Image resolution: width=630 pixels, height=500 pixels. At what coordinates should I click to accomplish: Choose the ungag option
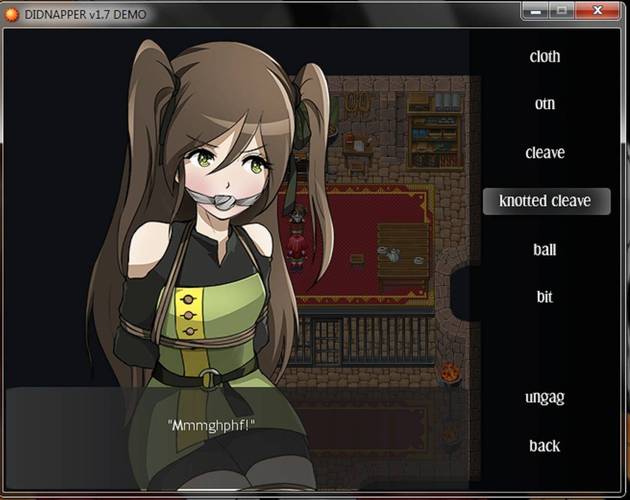coord(545,397)
